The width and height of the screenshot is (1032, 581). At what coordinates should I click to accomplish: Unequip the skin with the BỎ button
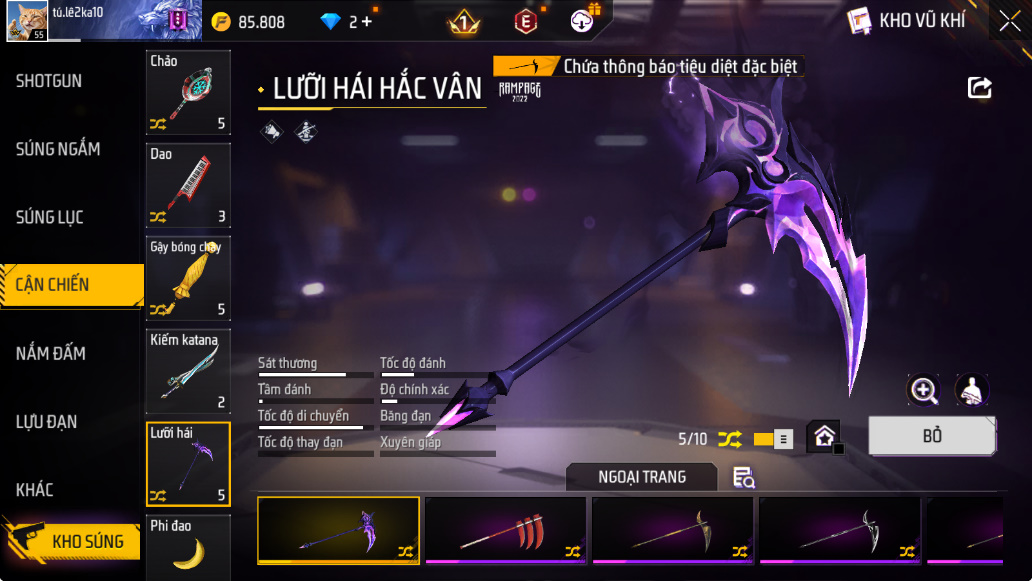pyautogui.click(x=931, y=436)
